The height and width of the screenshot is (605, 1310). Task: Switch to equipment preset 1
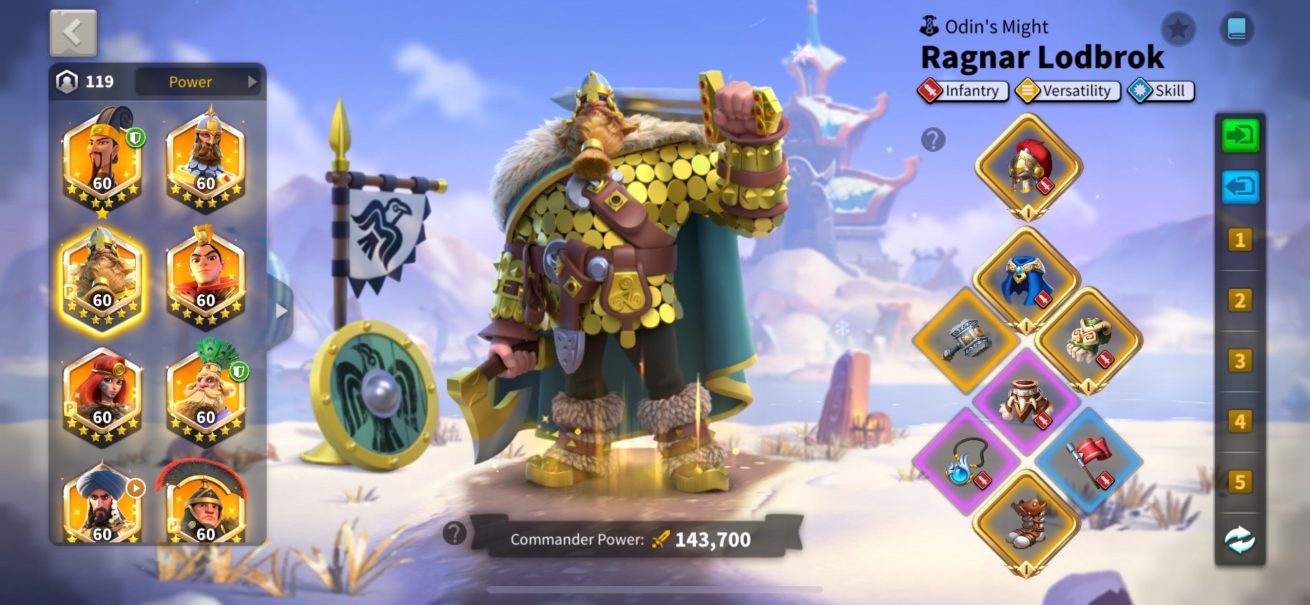coord(1240,240)
